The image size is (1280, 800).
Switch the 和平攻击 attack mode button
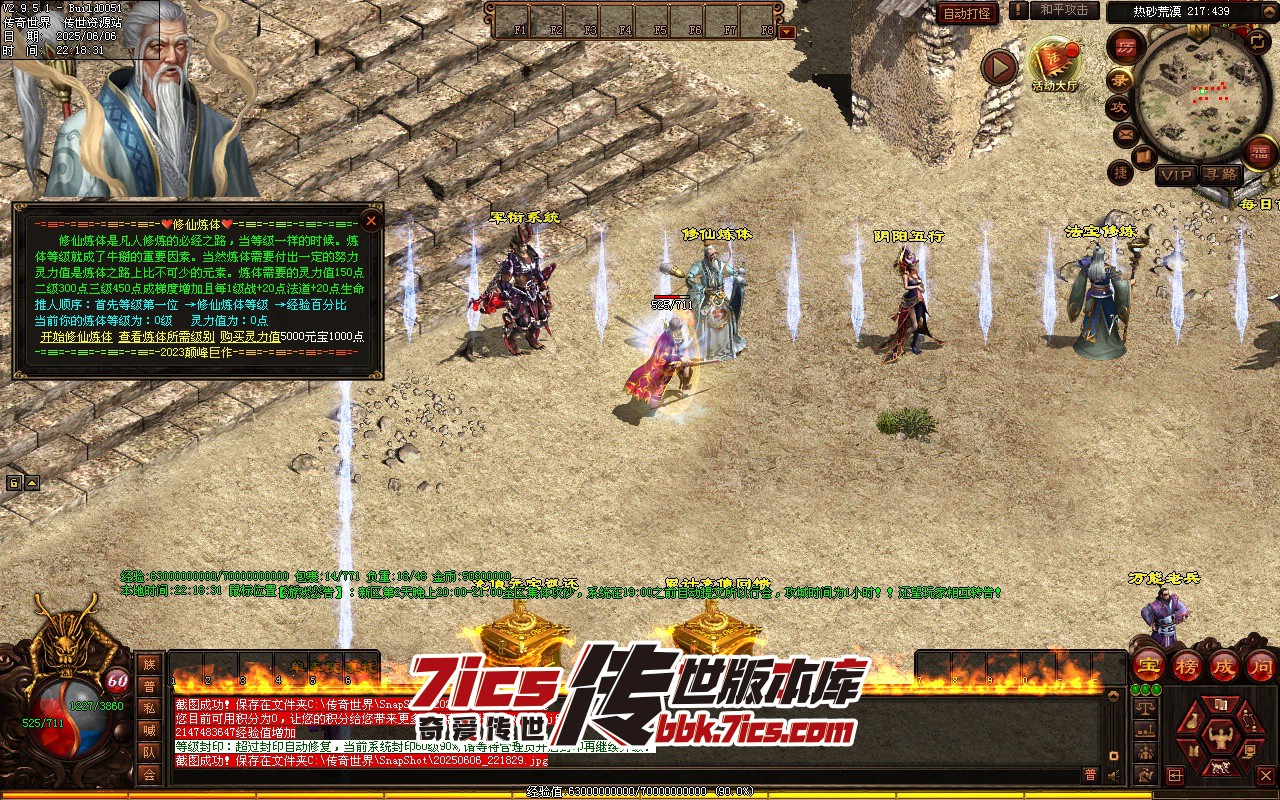click(x=1064, y=10)
